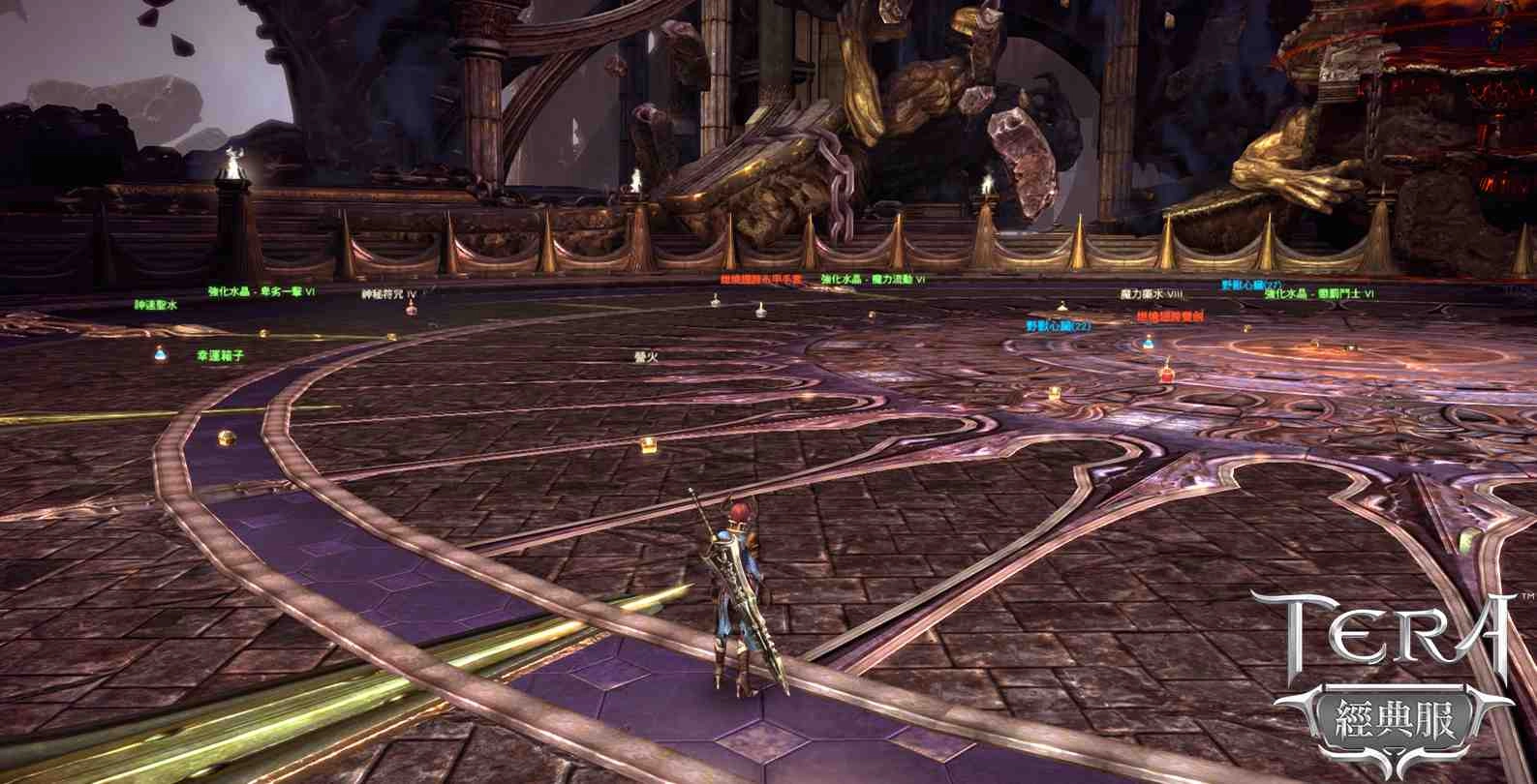
Task: Select the 幸運箱子 loot label
Action: pos(219,356)
